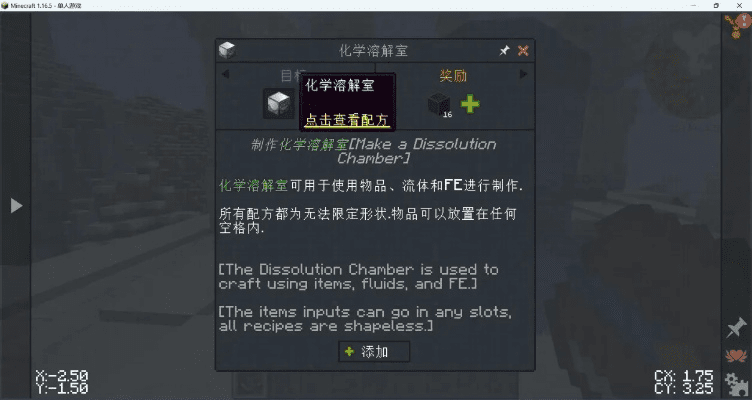Viewport: 752px width, 400px height.
Task: Open the gear settings icon
Action: click(737, 382)
